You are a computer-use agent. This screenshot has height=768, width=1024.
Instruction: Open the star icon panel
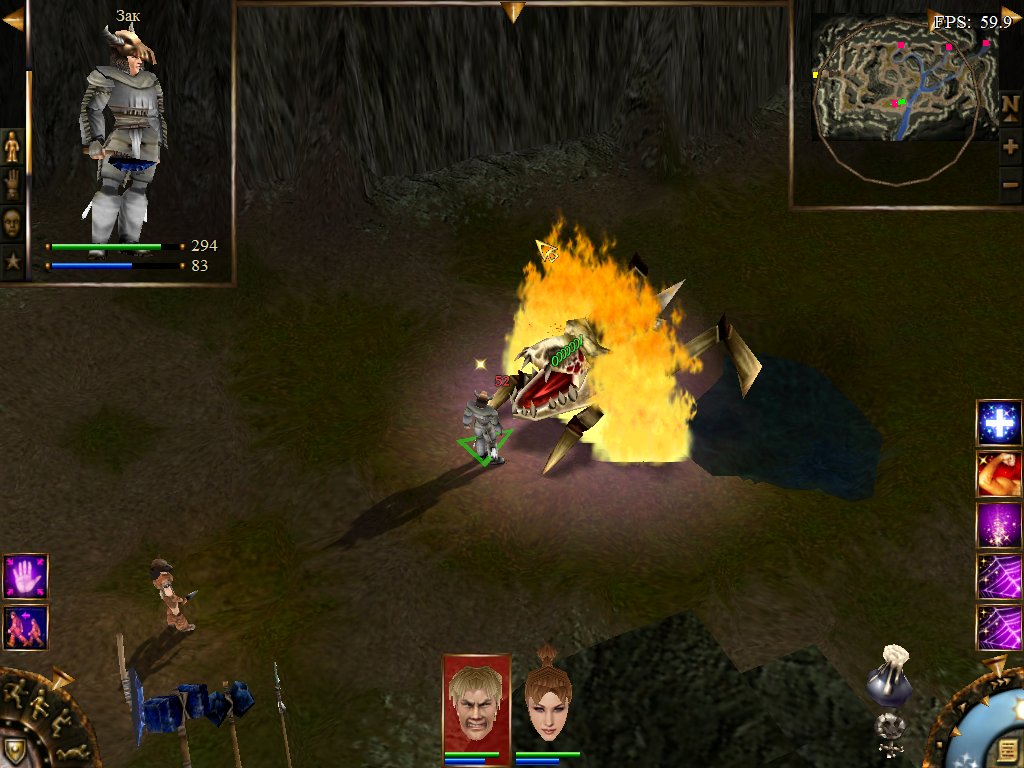[x=12, y=262]
